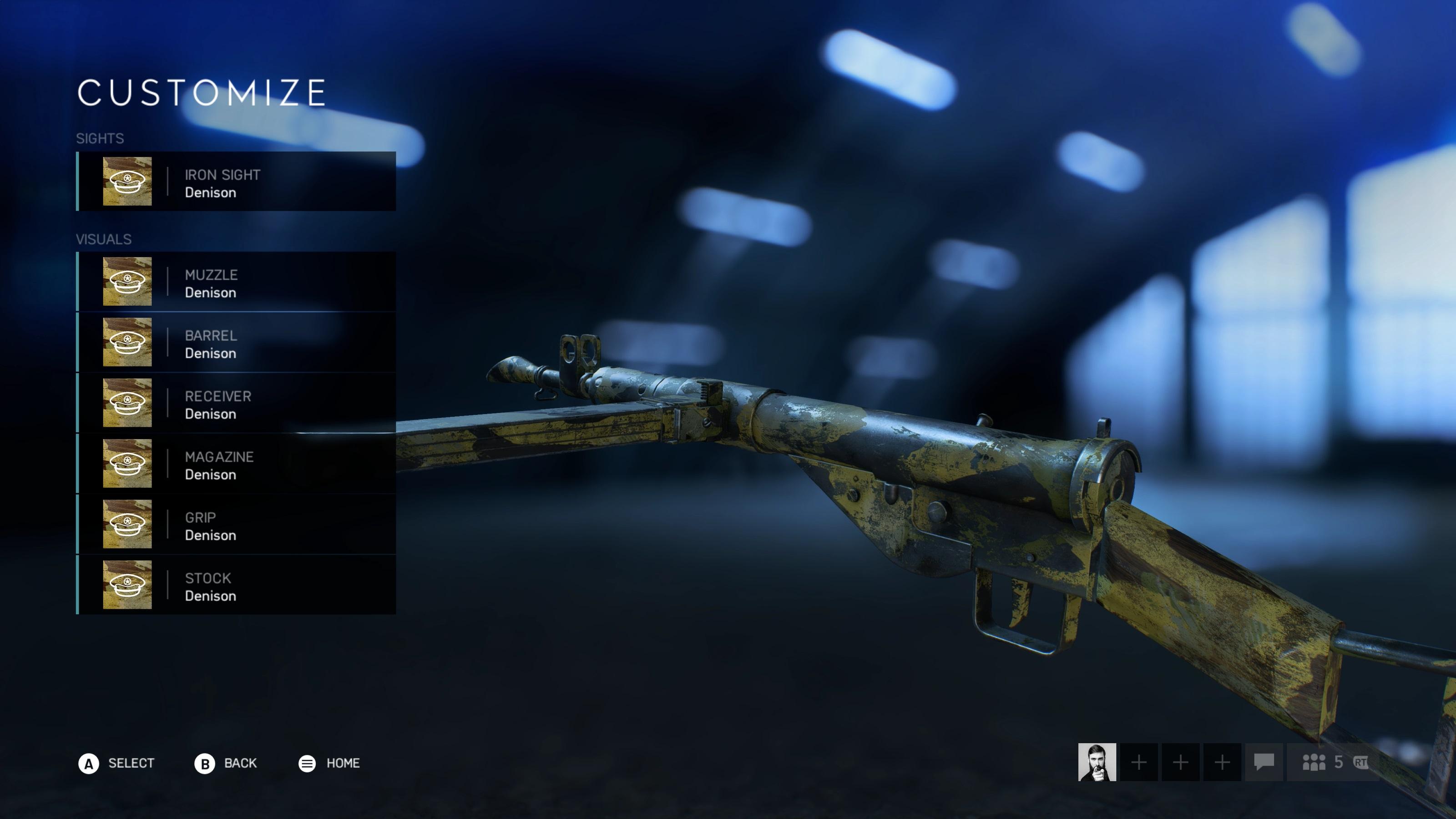The width and height of the screenshot is (1456, 819).
Task: Open the chat speech bubble icon
Action: (1264, 762)
